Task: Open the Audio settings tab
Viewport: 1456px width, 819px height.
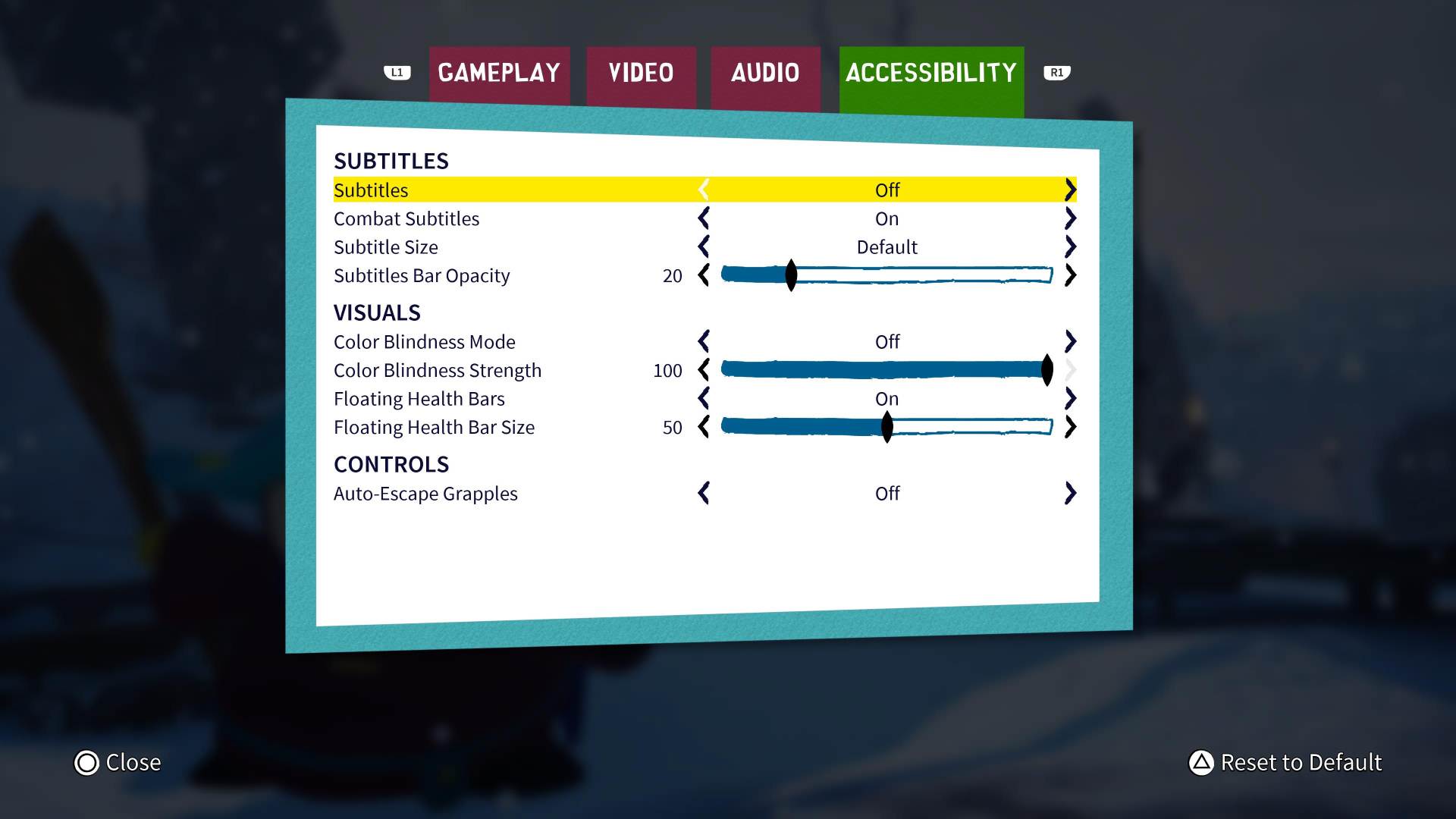Action: pos(764,73)
